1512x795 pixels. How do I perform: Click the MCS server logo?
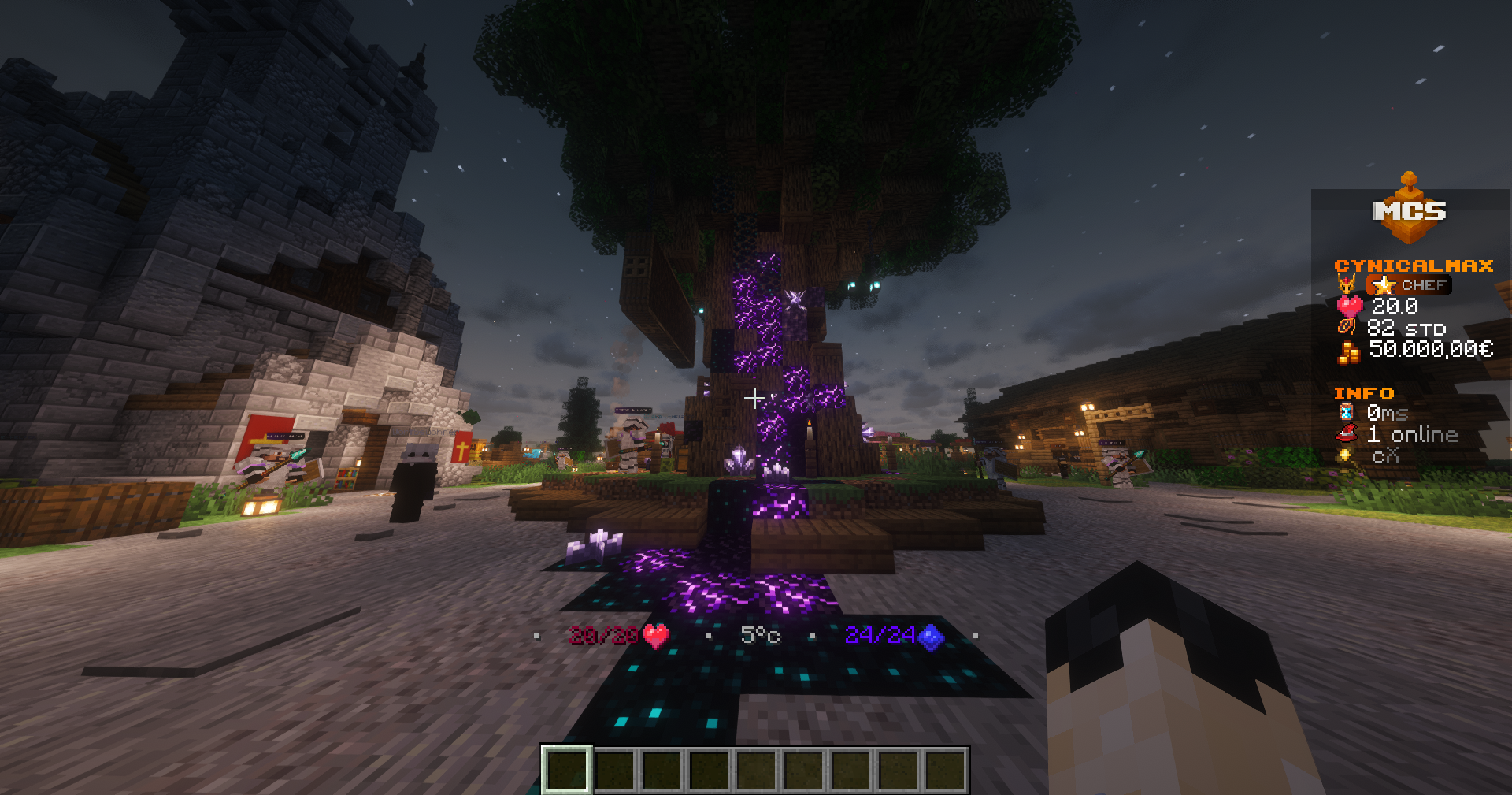pyautogui.click(x=1410, y=210)
